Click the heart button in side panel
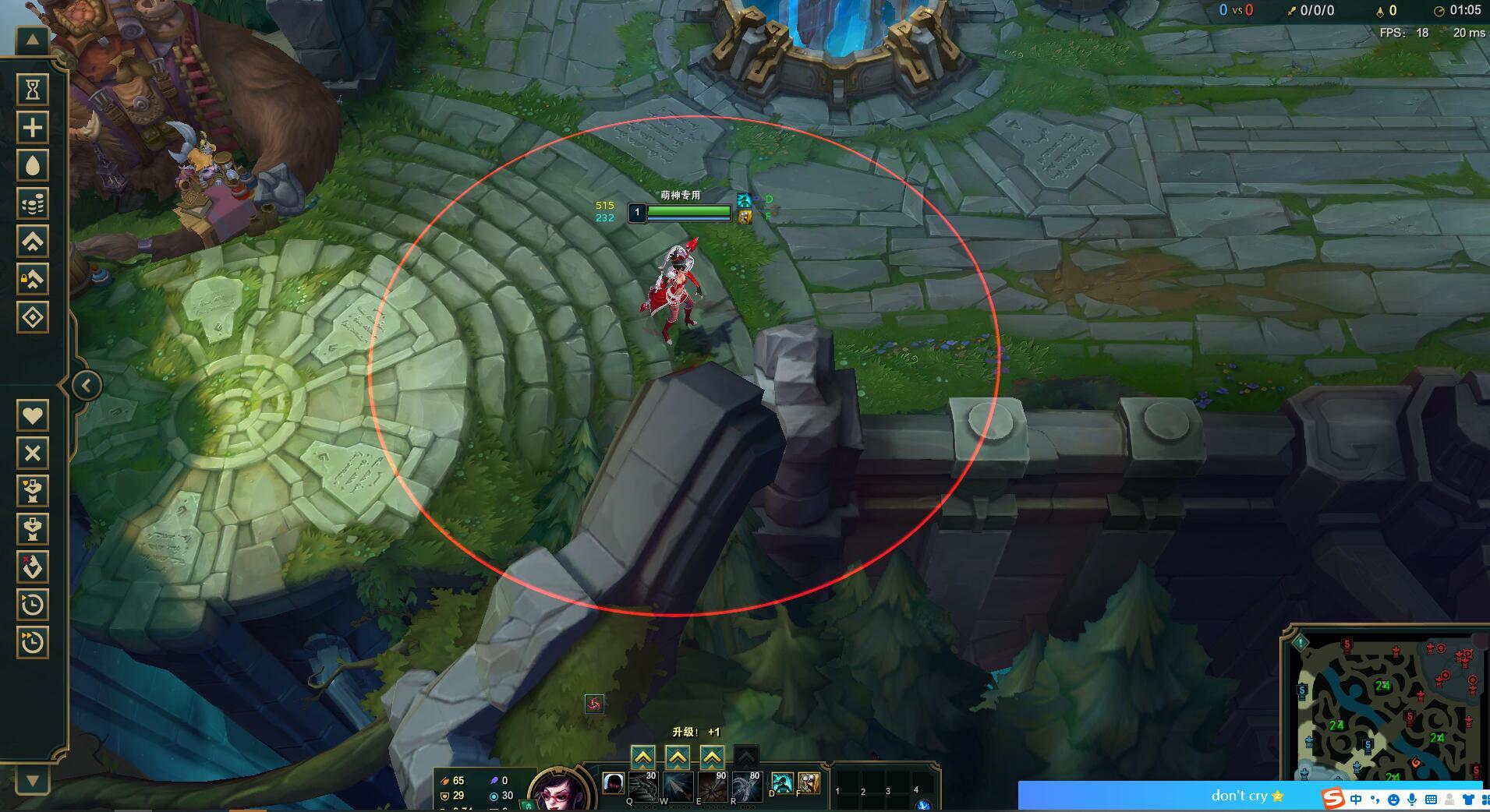The width and height of the screenshot is (1490, 812). (33, 415)
